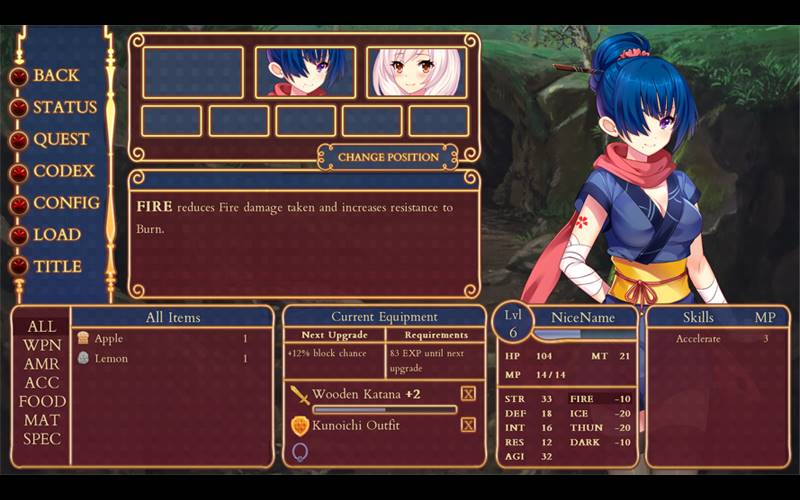800x500 pixels.
Task: Open the QUEST log
Action: pyautogui.click(x=60, y=140)
